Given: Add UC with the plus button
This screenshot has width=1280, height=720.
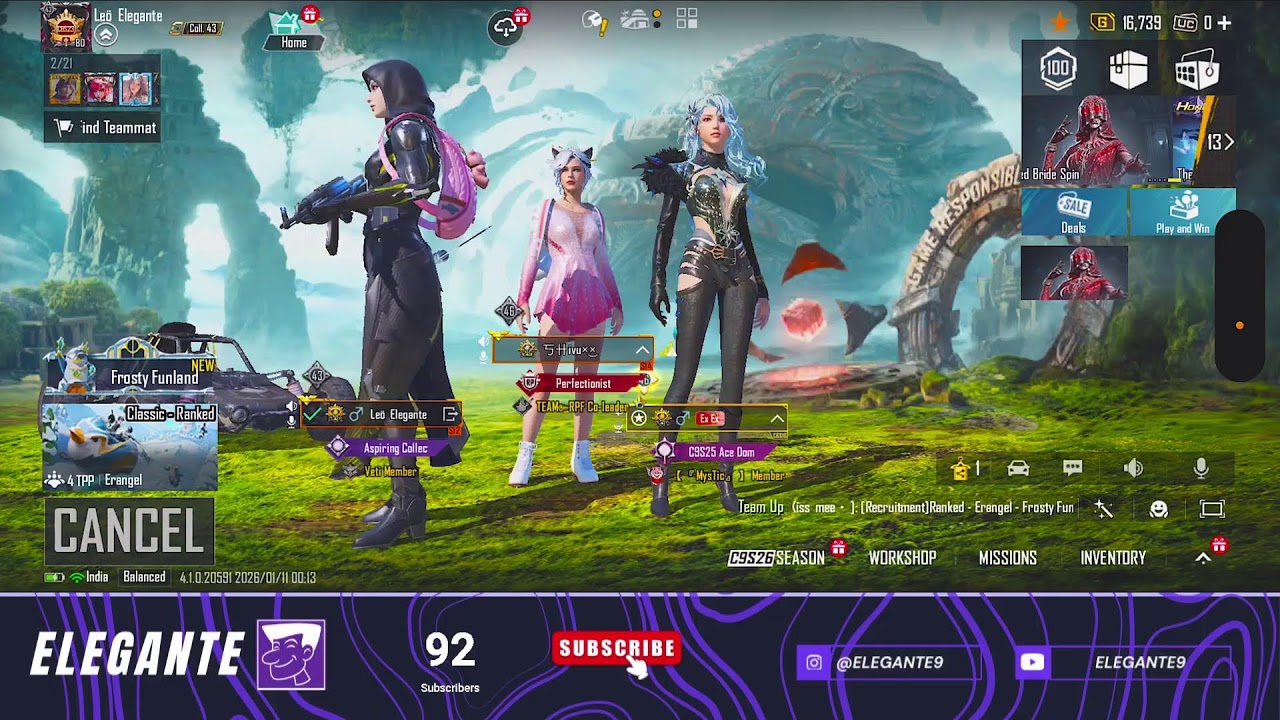Looking at the screenshot, I should (1224, 23).
